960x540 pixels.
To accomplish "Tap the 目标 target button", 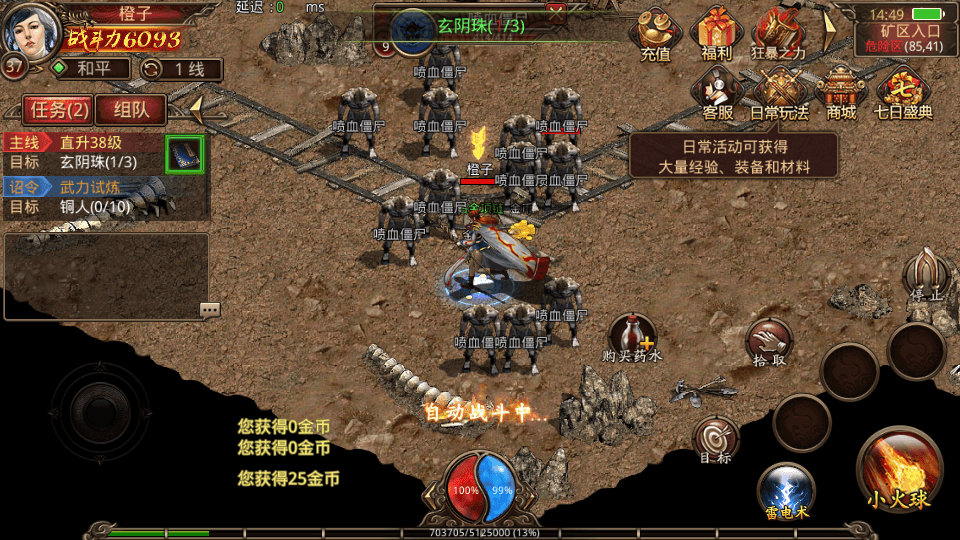I will [x=716, y=440].
